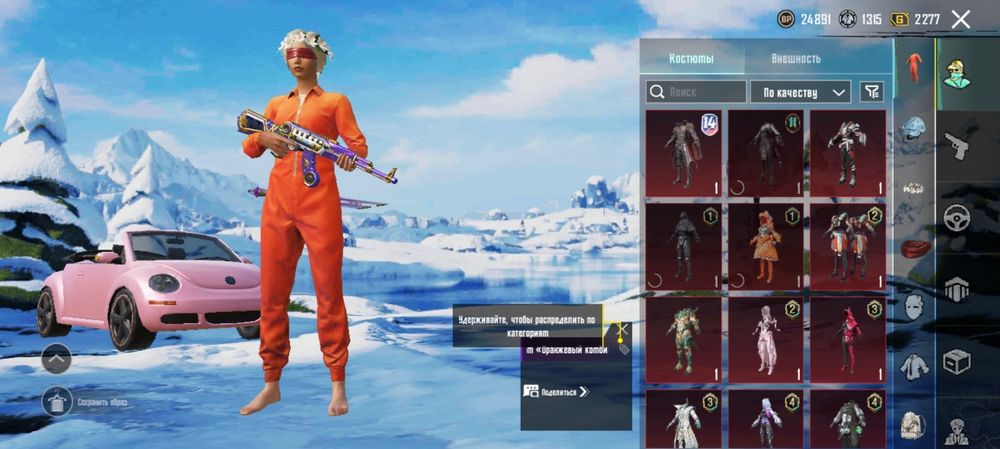This screenshot has width=1000, height=449.
Task: Switch to the Костюмы tab
Action: click(691, 58)
